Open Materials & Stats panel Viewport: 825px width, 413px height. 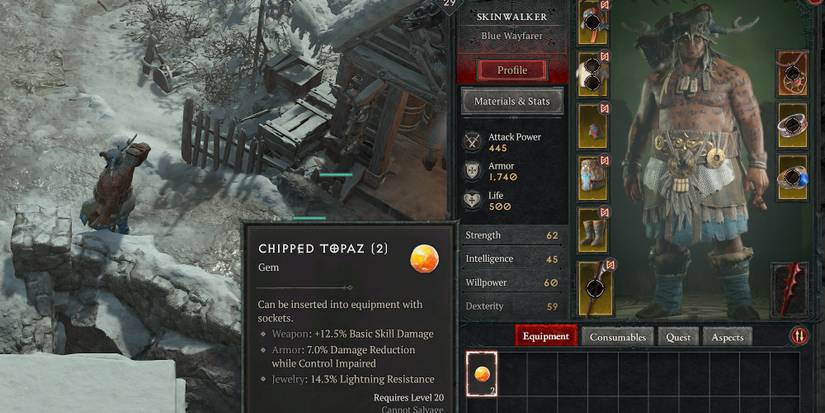[512, 101]
